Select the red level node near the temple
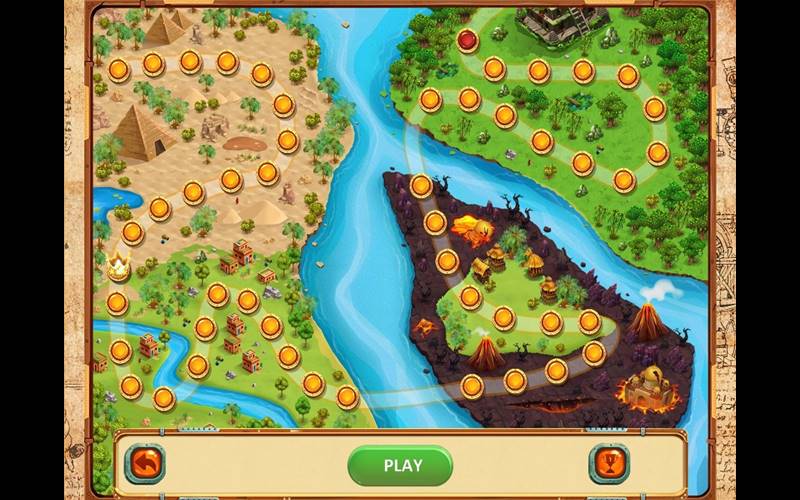The height and width of the screenshot is (500, 800). click(x=467, y=39)
